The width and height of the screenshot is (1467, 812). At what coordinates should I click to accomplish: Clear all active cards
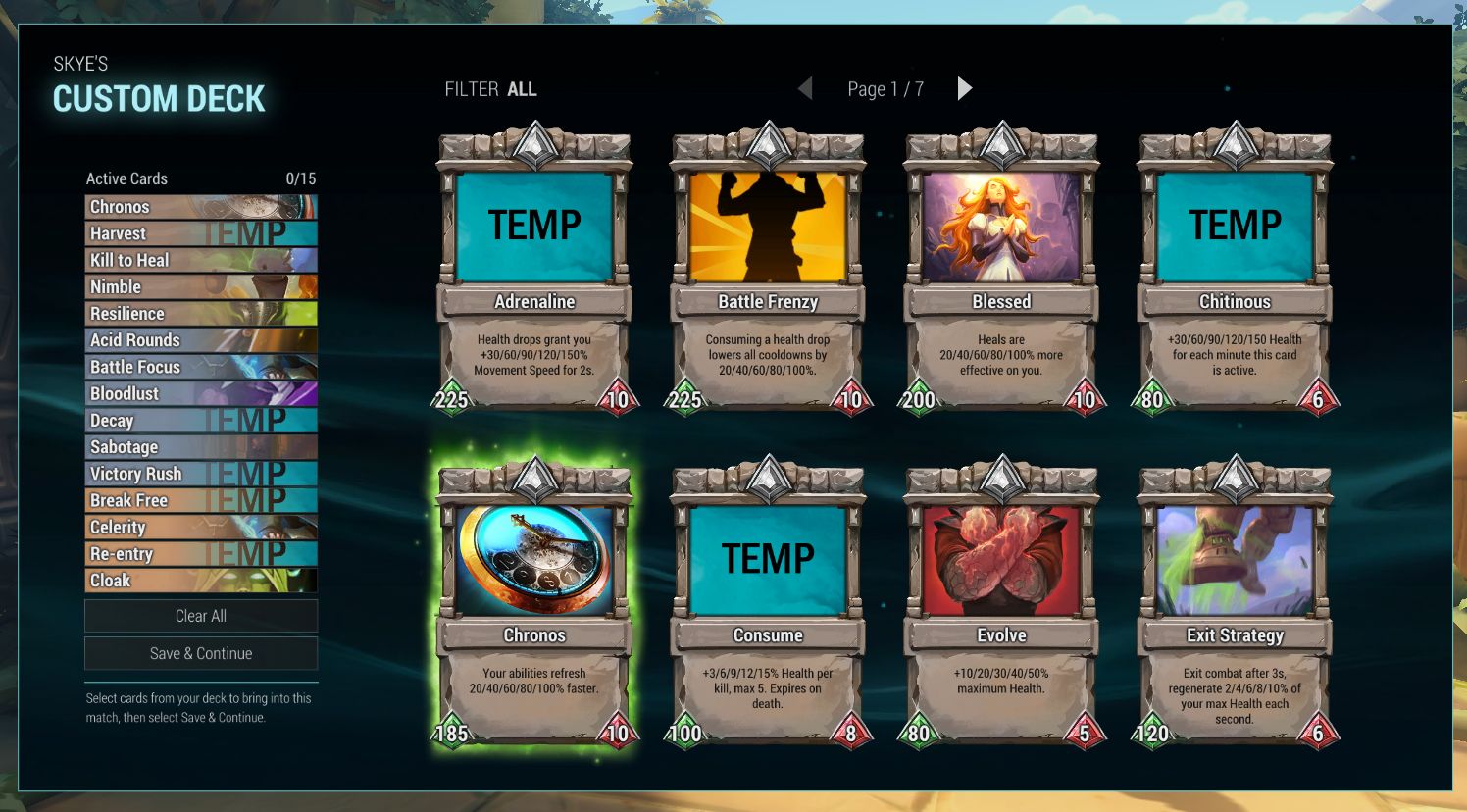(x=201, y=616)
